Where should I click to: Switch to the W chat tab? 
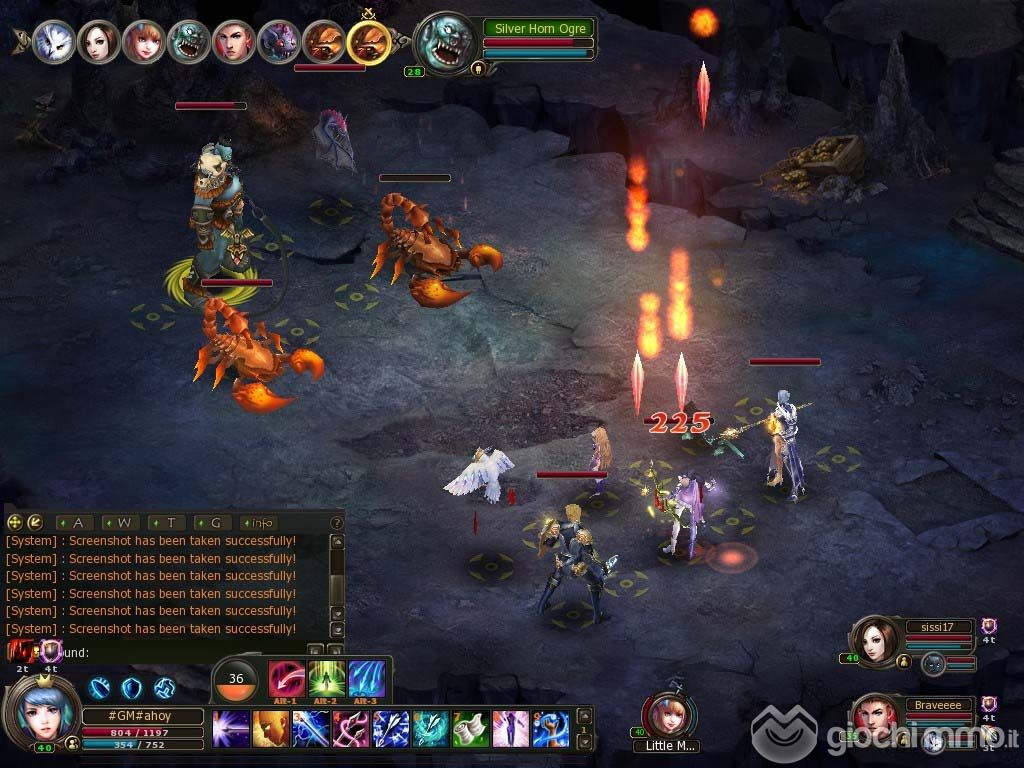(x=122, y=522)
